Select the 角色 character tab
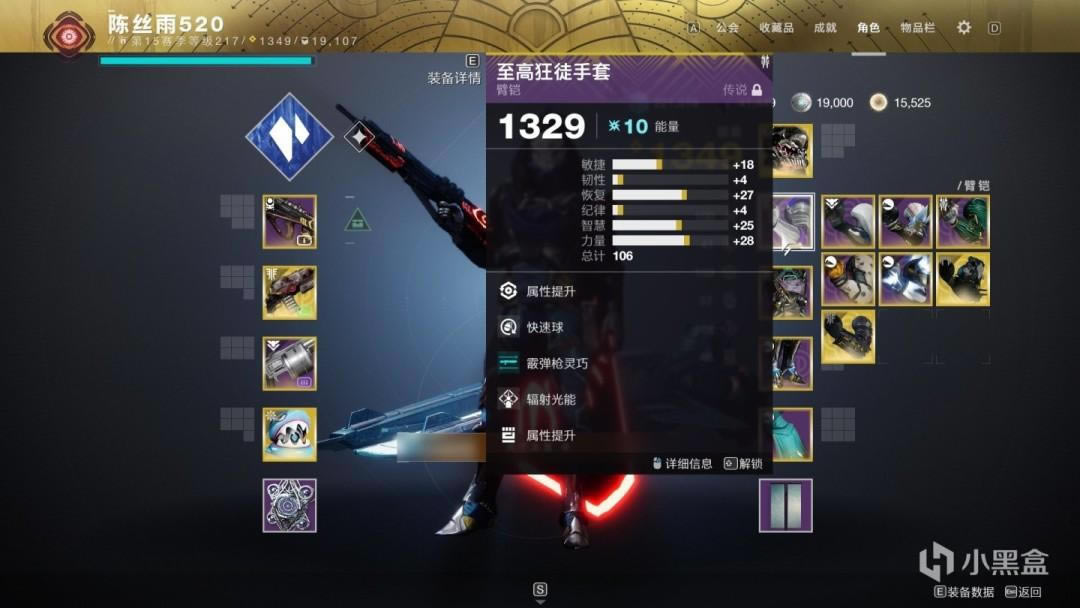1080x608 pixels. 868,28
